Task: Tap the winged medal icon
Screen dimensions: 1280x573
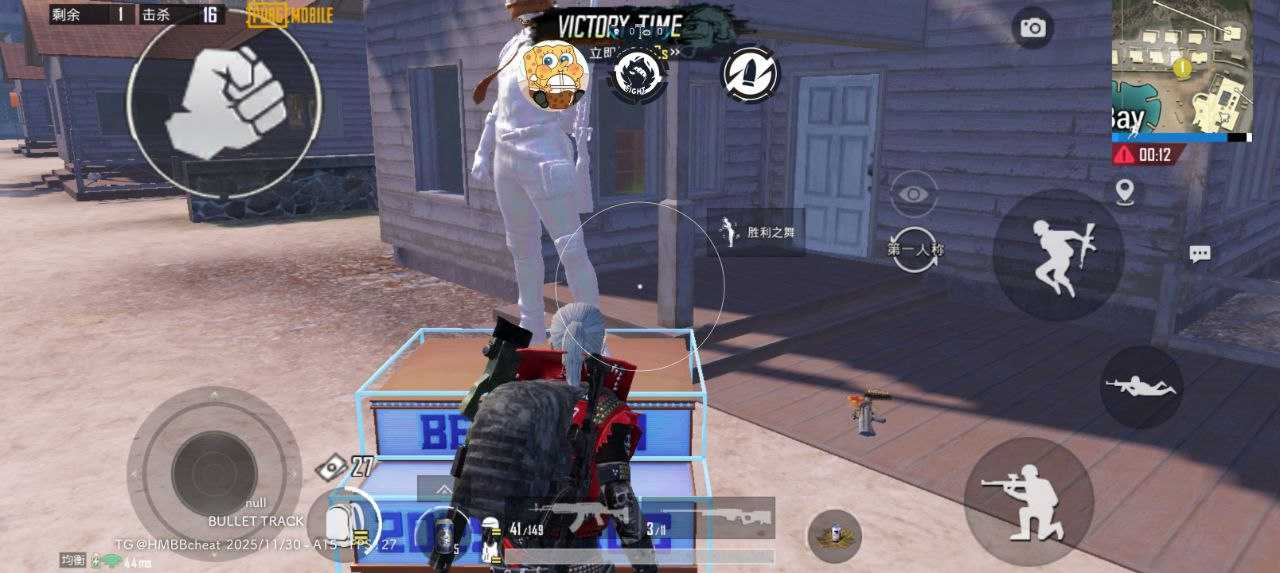Action: pos(835,536)
